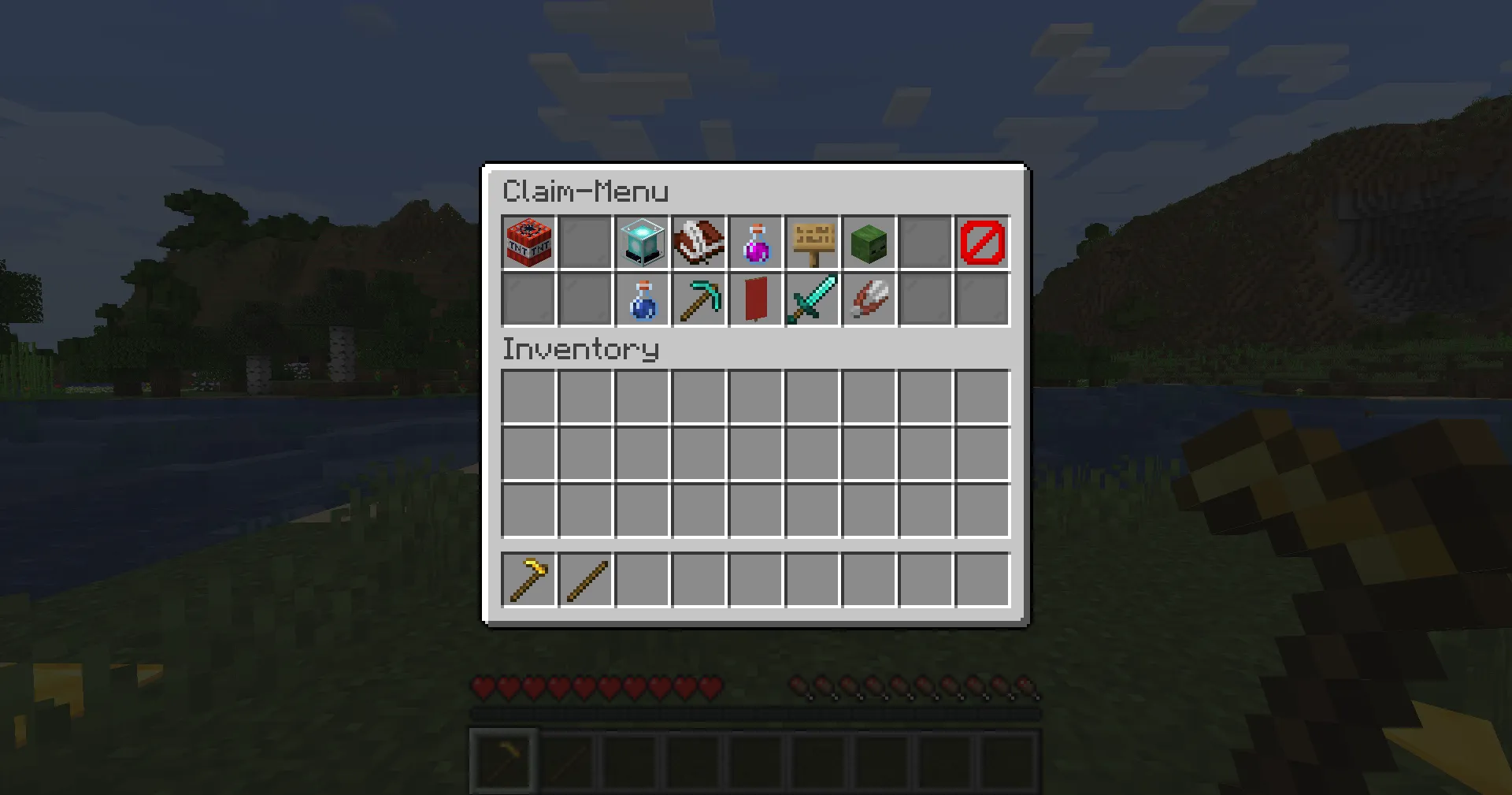Image resolution: width=1512 pixels, height=795 pixels.
Task: Choose the diamond pickaxe option
Action: 699,299
